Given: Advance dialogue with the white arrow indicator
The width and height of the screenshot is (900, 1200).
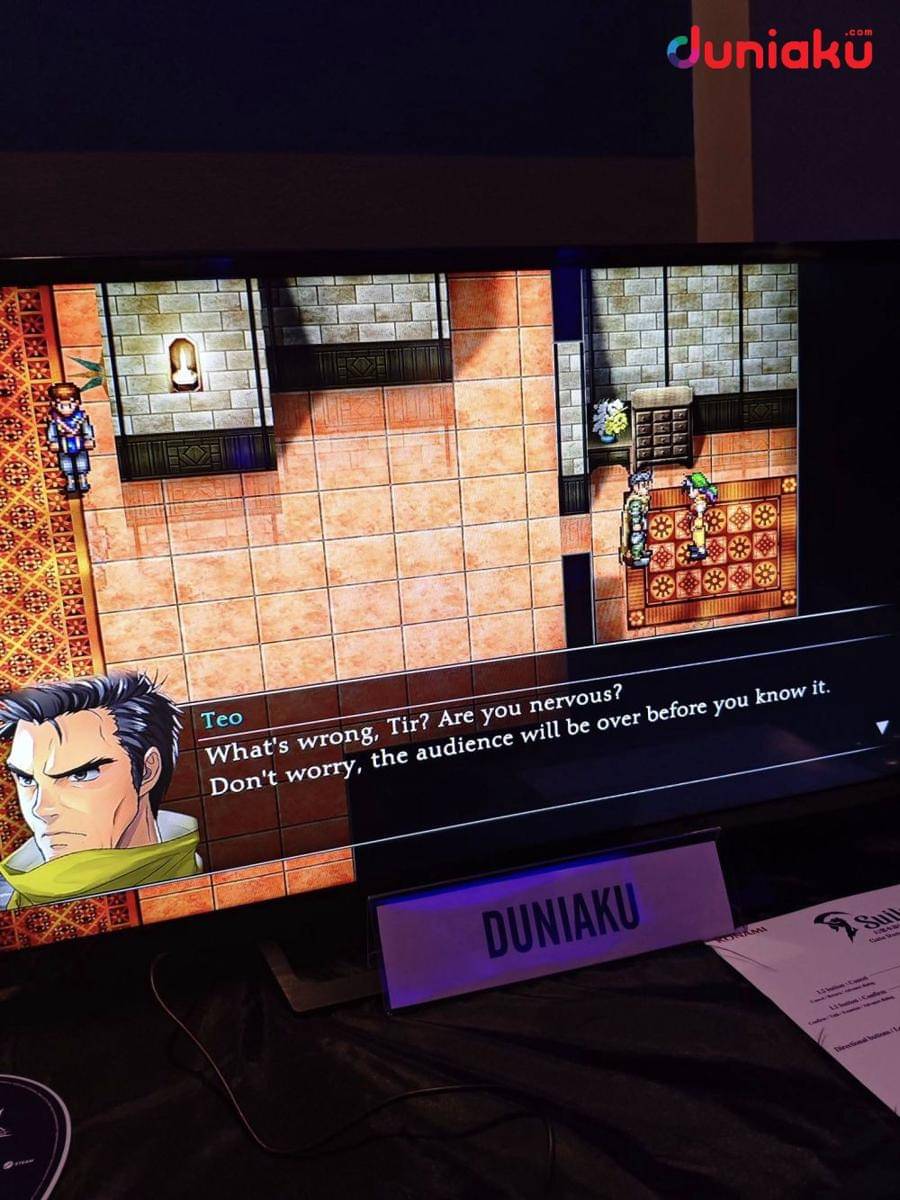Looking at the screenshot, I should 881,727.
